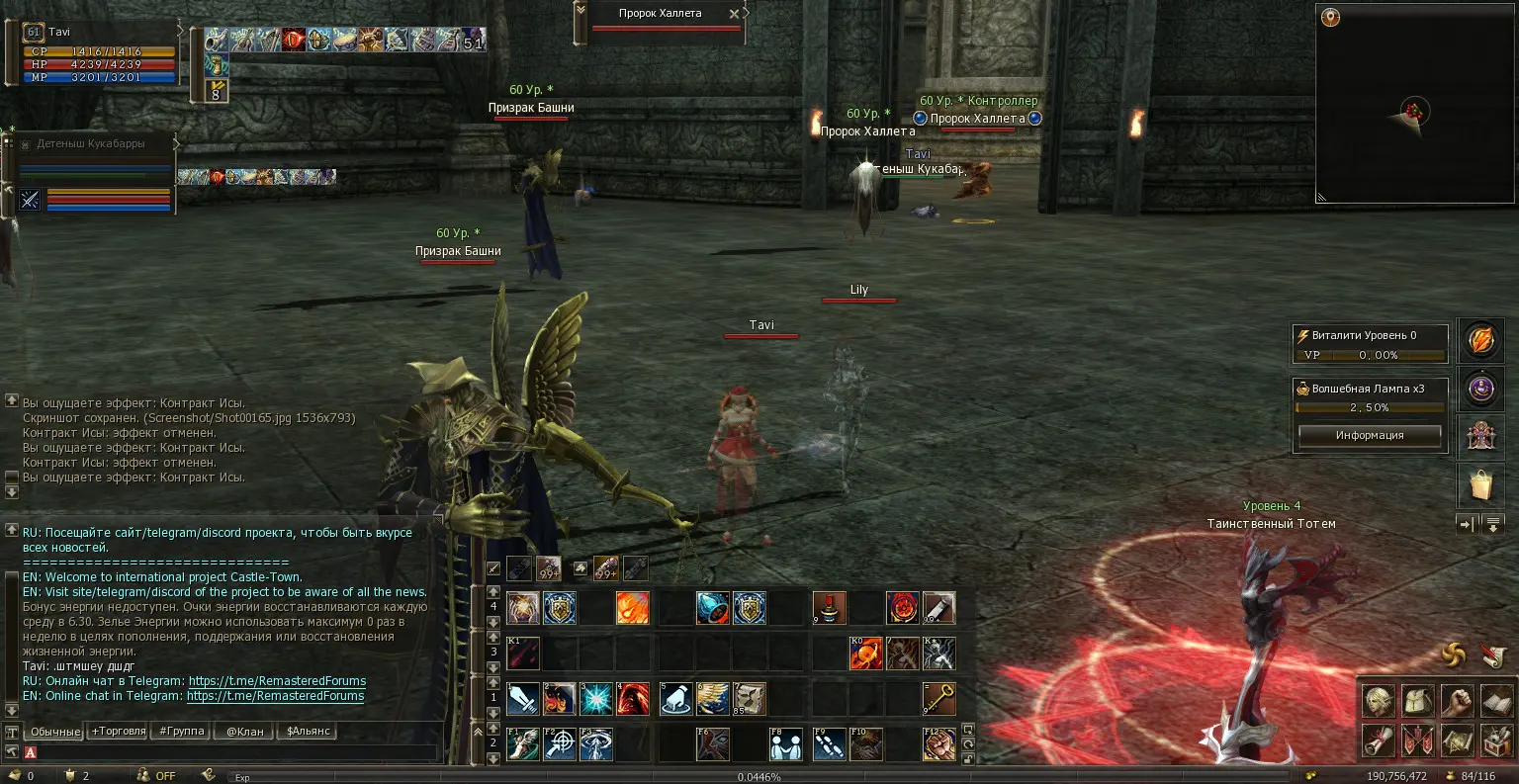Open the orange lightning Vitality icon
Screen dimensions: 1519x784
1480,341
